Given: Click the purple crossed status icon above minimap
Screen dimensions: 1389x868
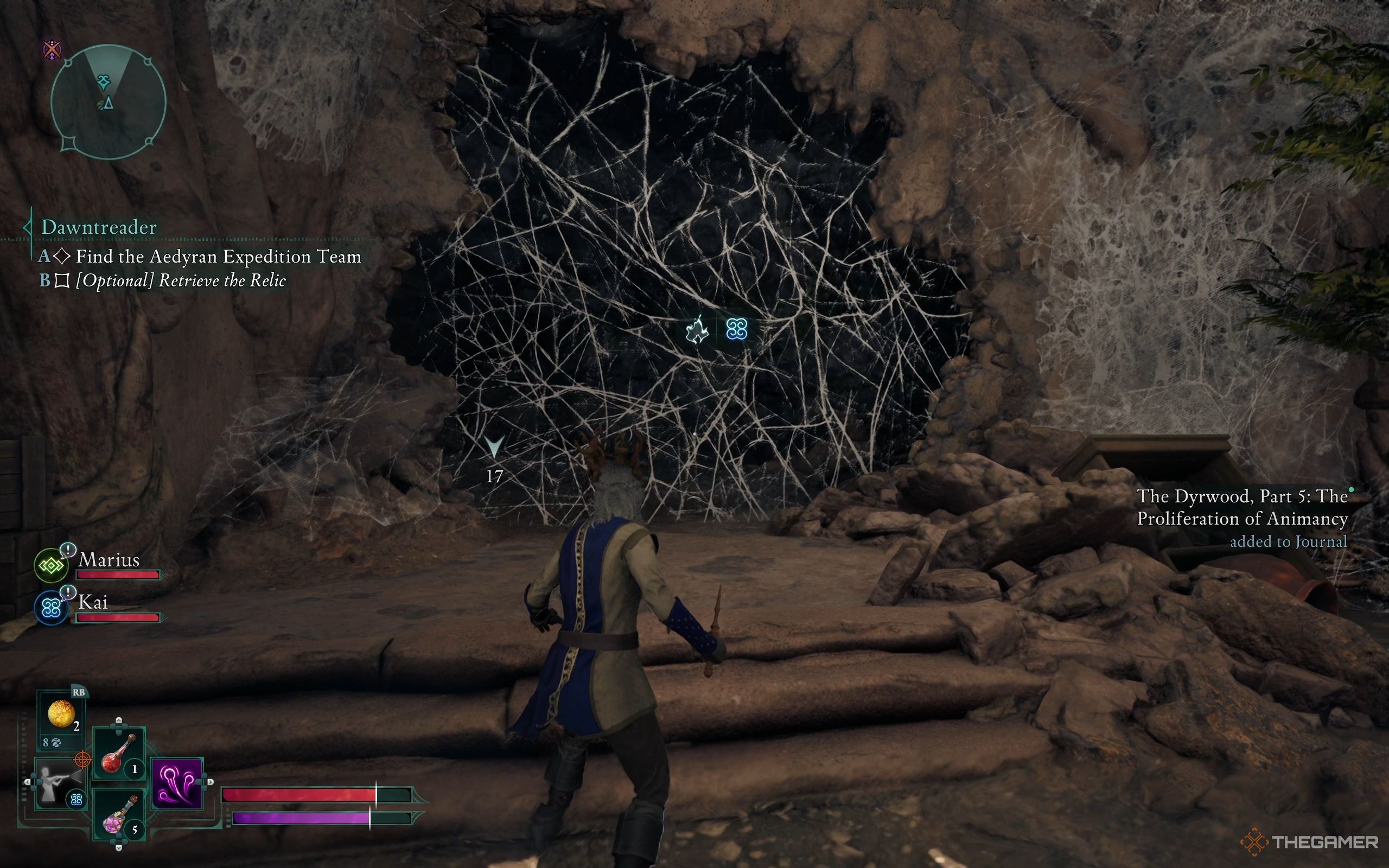Looking at the screenshot, I should (52, 50).
